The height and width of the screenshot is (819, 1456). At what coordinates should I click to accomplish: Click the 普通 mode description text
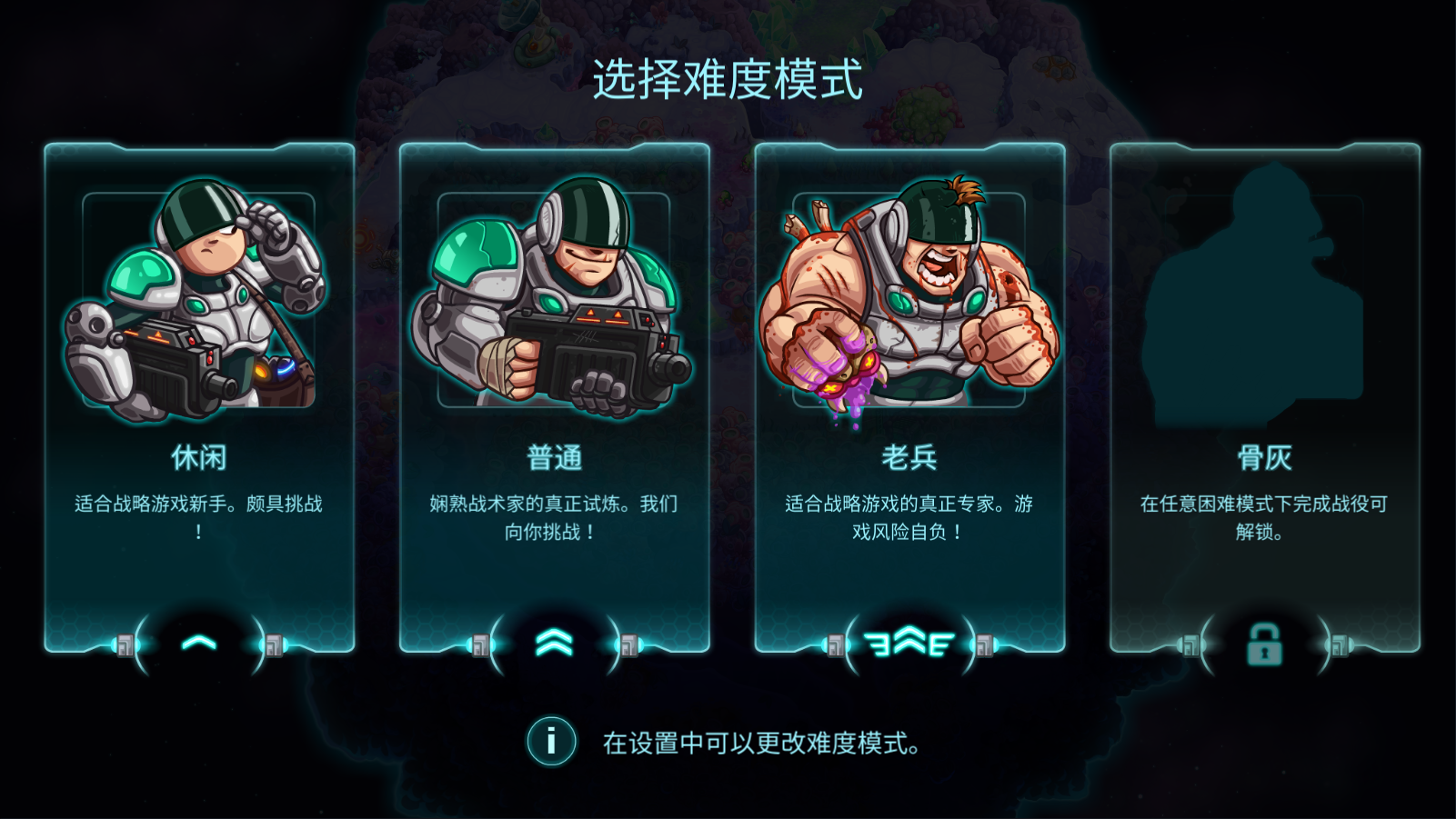[x=556, y=515]
